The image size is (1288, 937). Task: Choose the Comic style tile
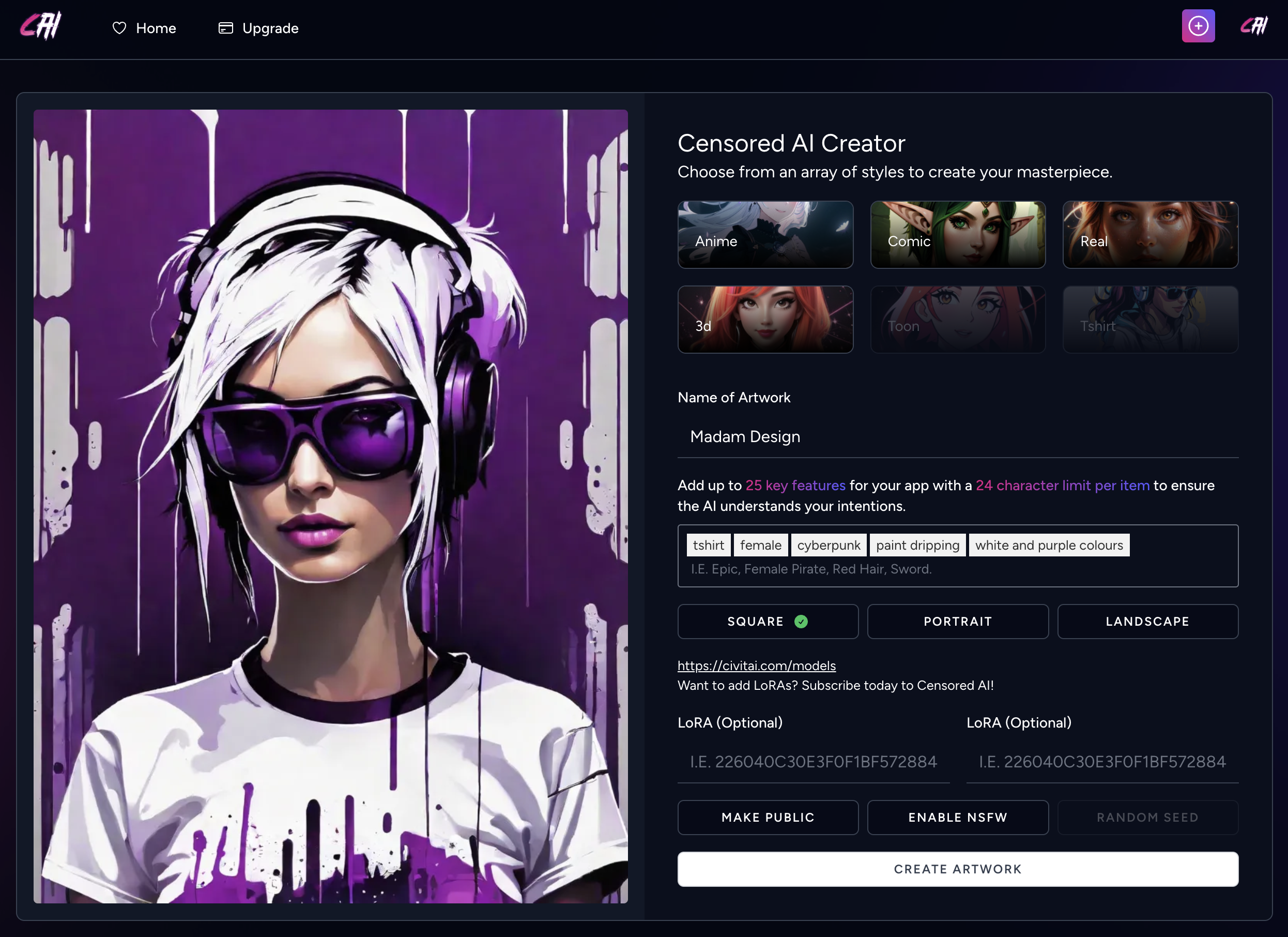click(x=958, y=235)
